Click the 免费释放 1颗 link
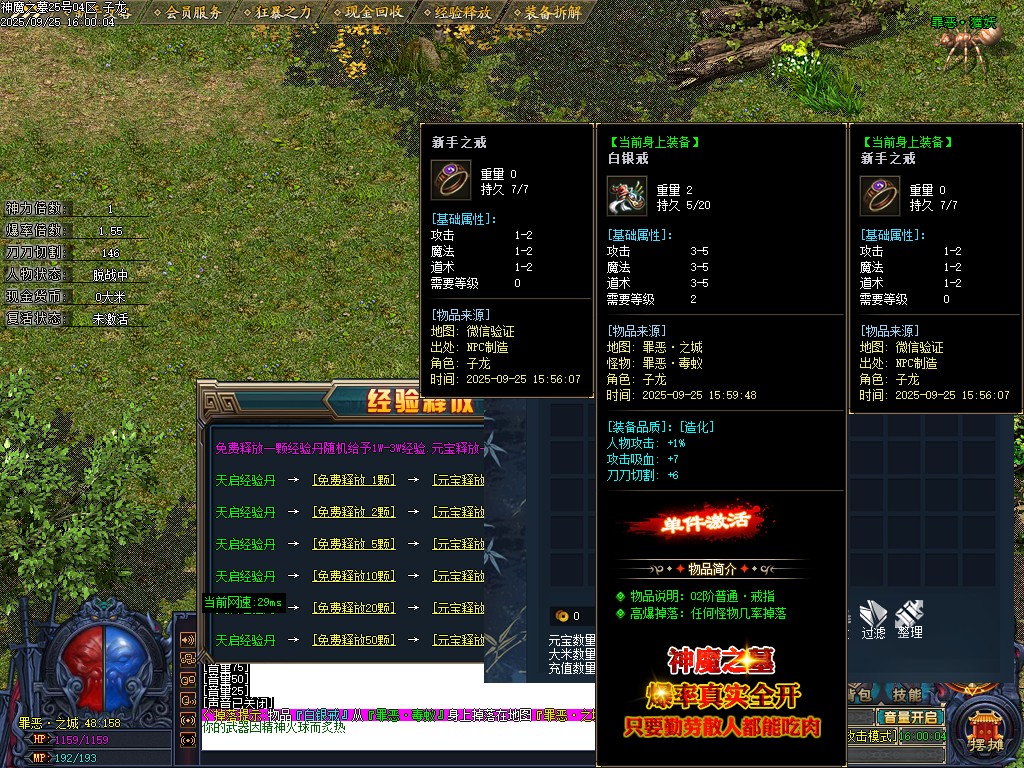 point(354,480)
